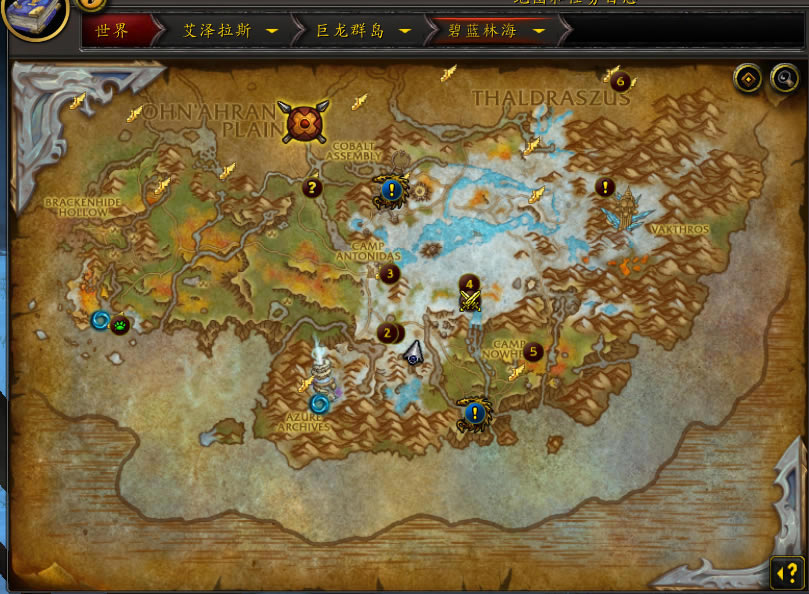
Task: Select quest marker number 2
Action: point(388,333)
